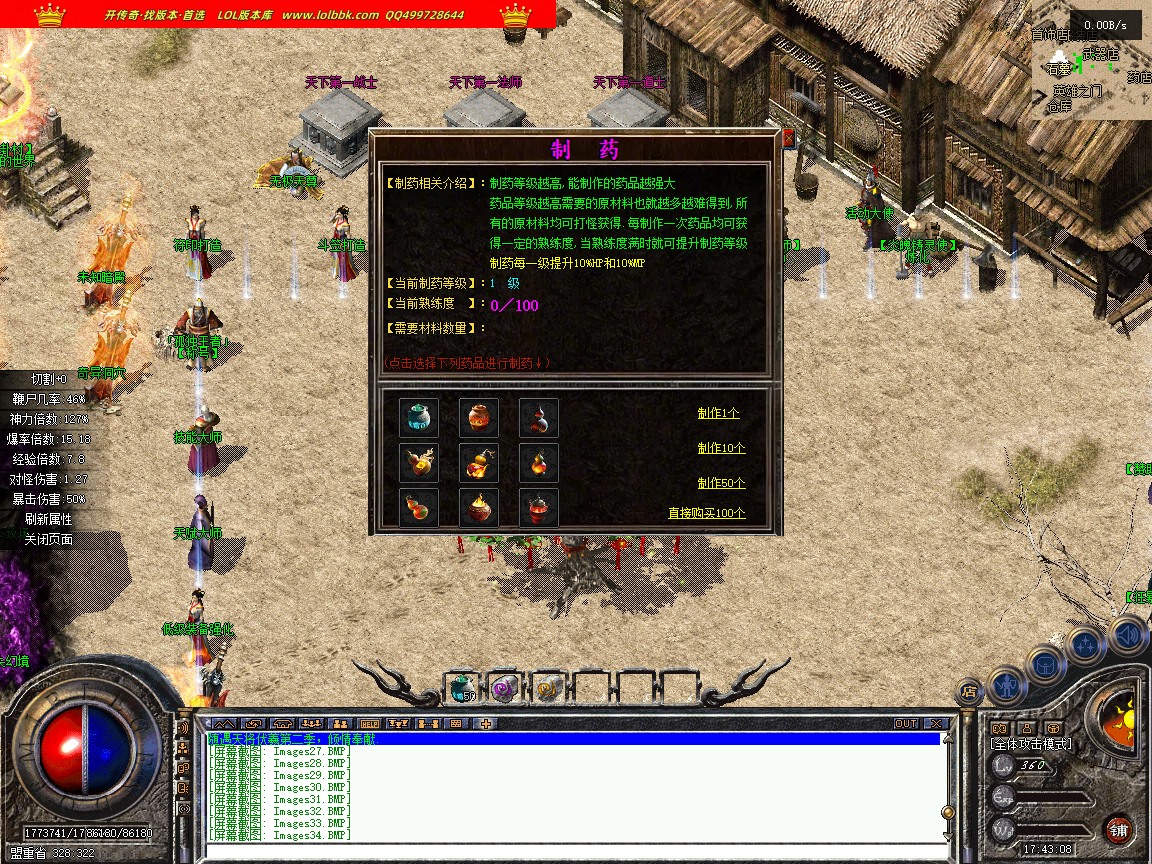Pick the flaming clay pot potion
The image size is (1152, 864).
click(478, 508)
